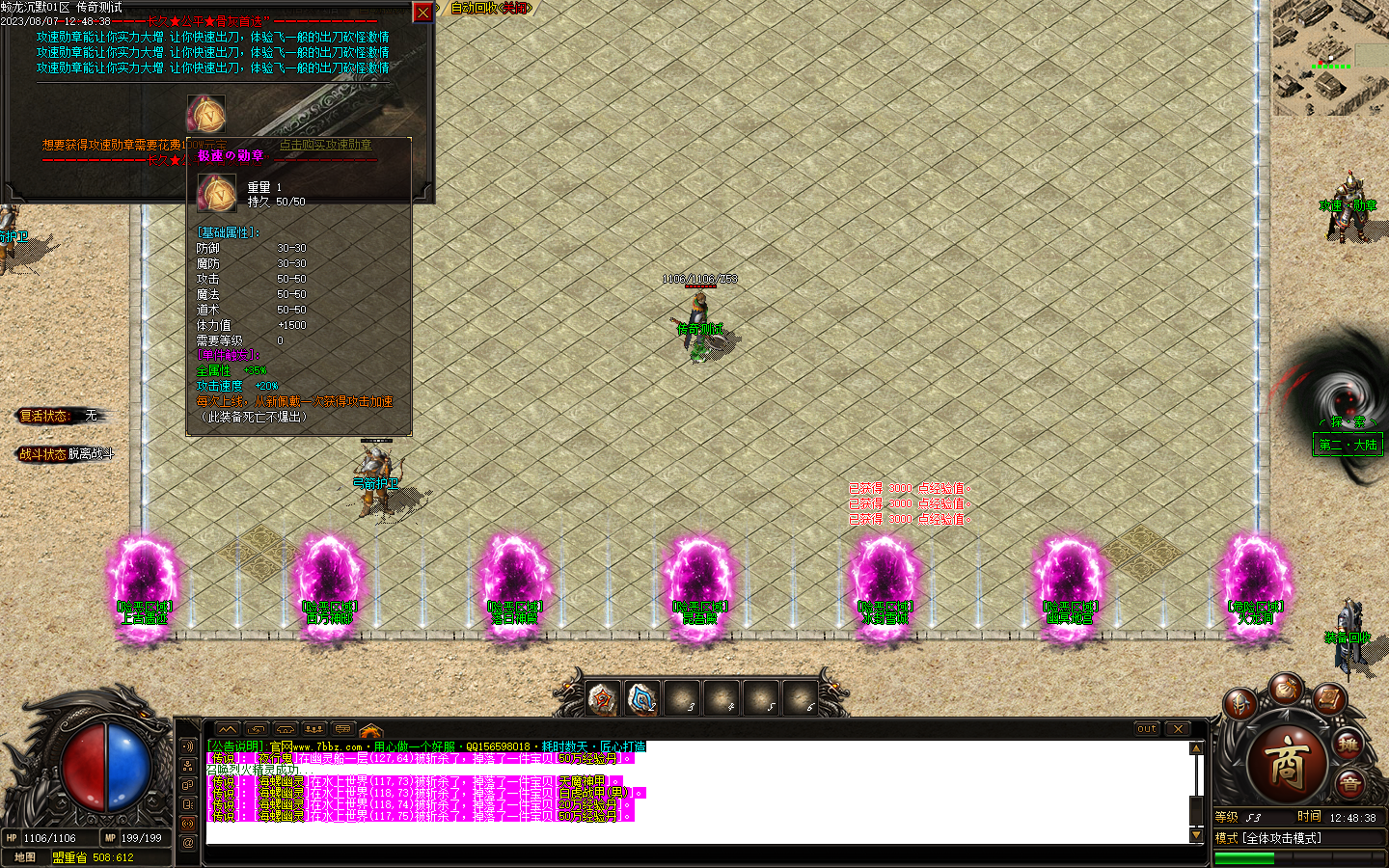This screenshot has width=1389, height=868.
Task: Toggle the 摊 stall mode button
Action: (x=1348, y=744)
